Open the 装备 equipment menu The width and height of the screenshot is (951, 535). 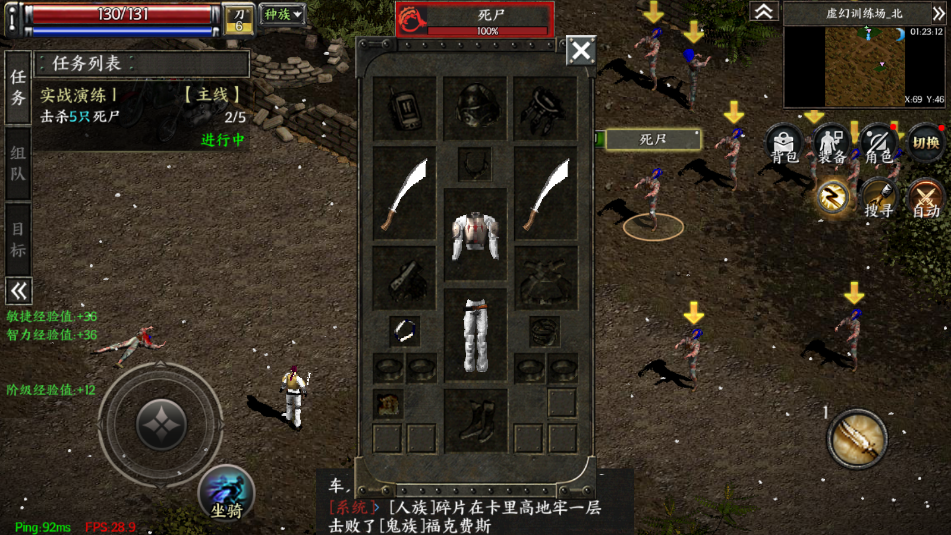[x=832, y=144]
